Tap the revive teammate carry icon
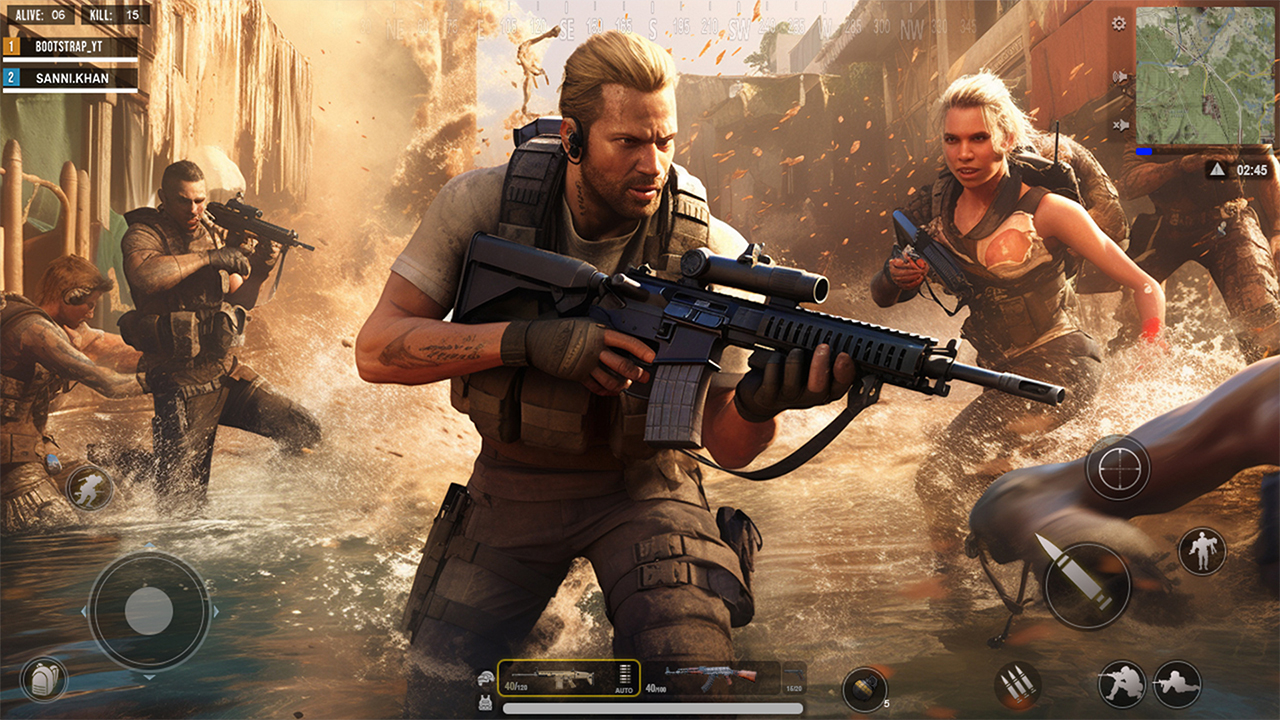Screen dimensions: 1280x720 pyautogui.click(x=1202, y=551)
